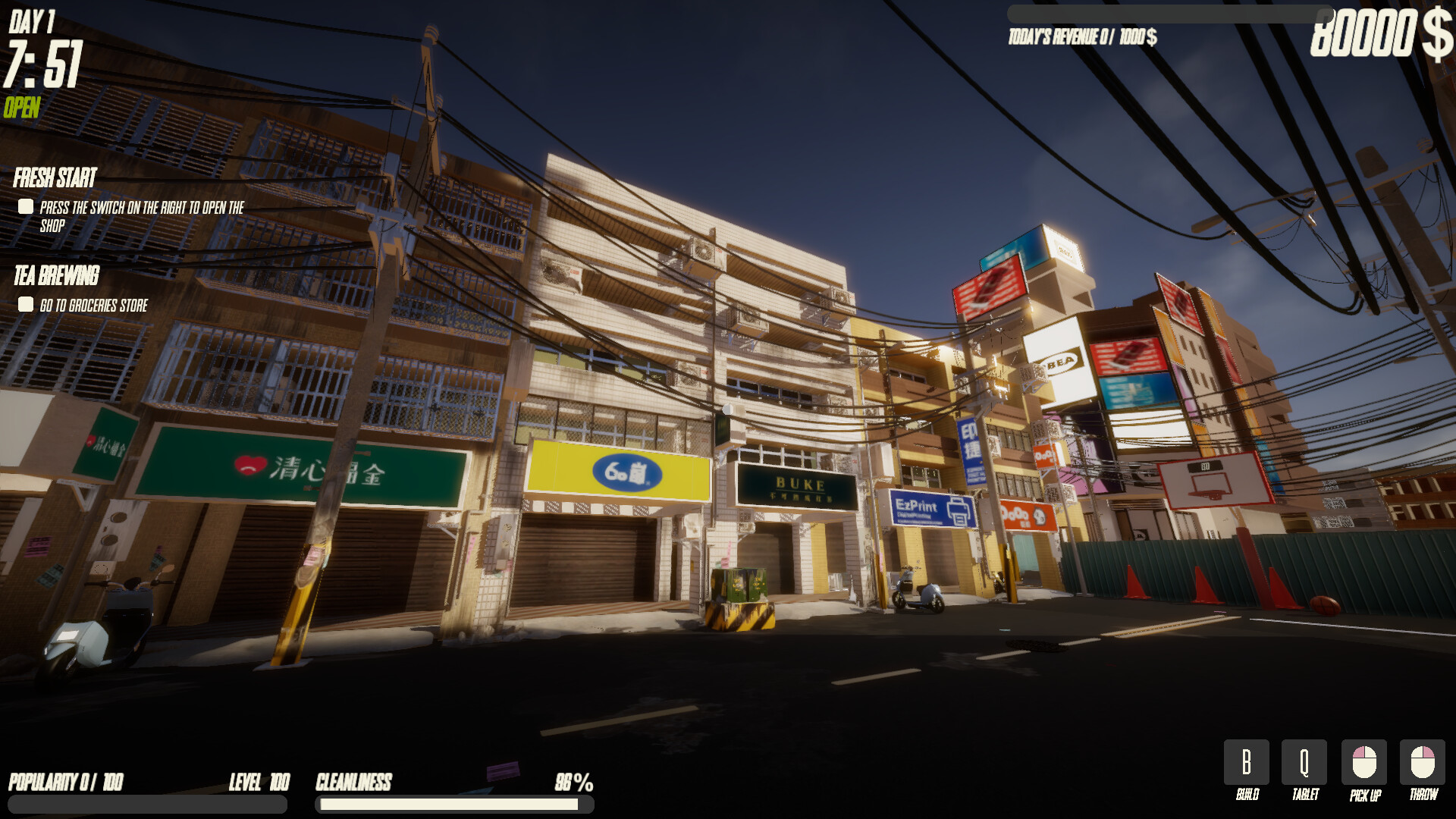
Task: Click the B key icon for Build mode
Action: (x=1246, y=762)
